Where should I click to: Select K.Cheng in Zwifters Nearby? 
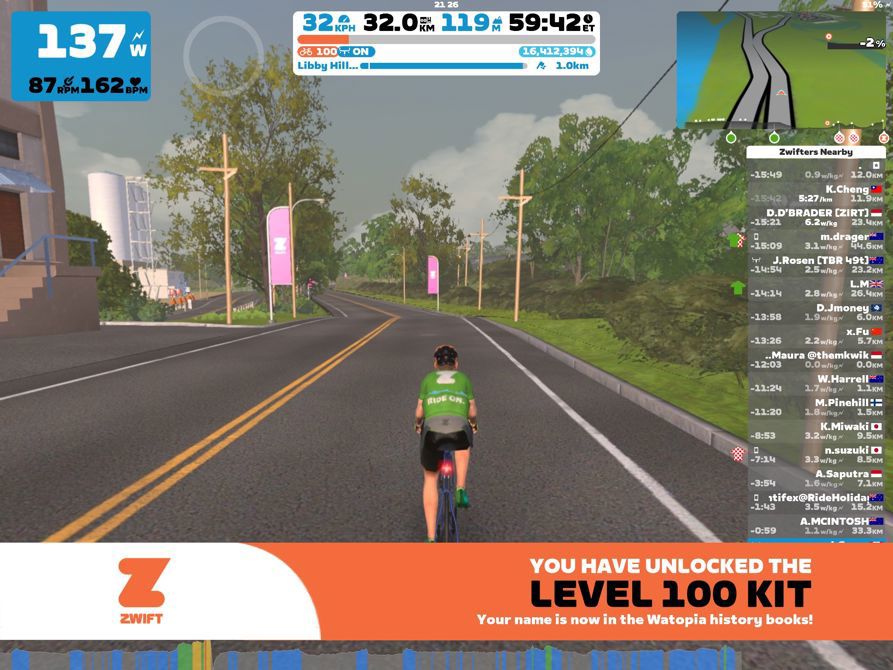(x=816, y=193)
